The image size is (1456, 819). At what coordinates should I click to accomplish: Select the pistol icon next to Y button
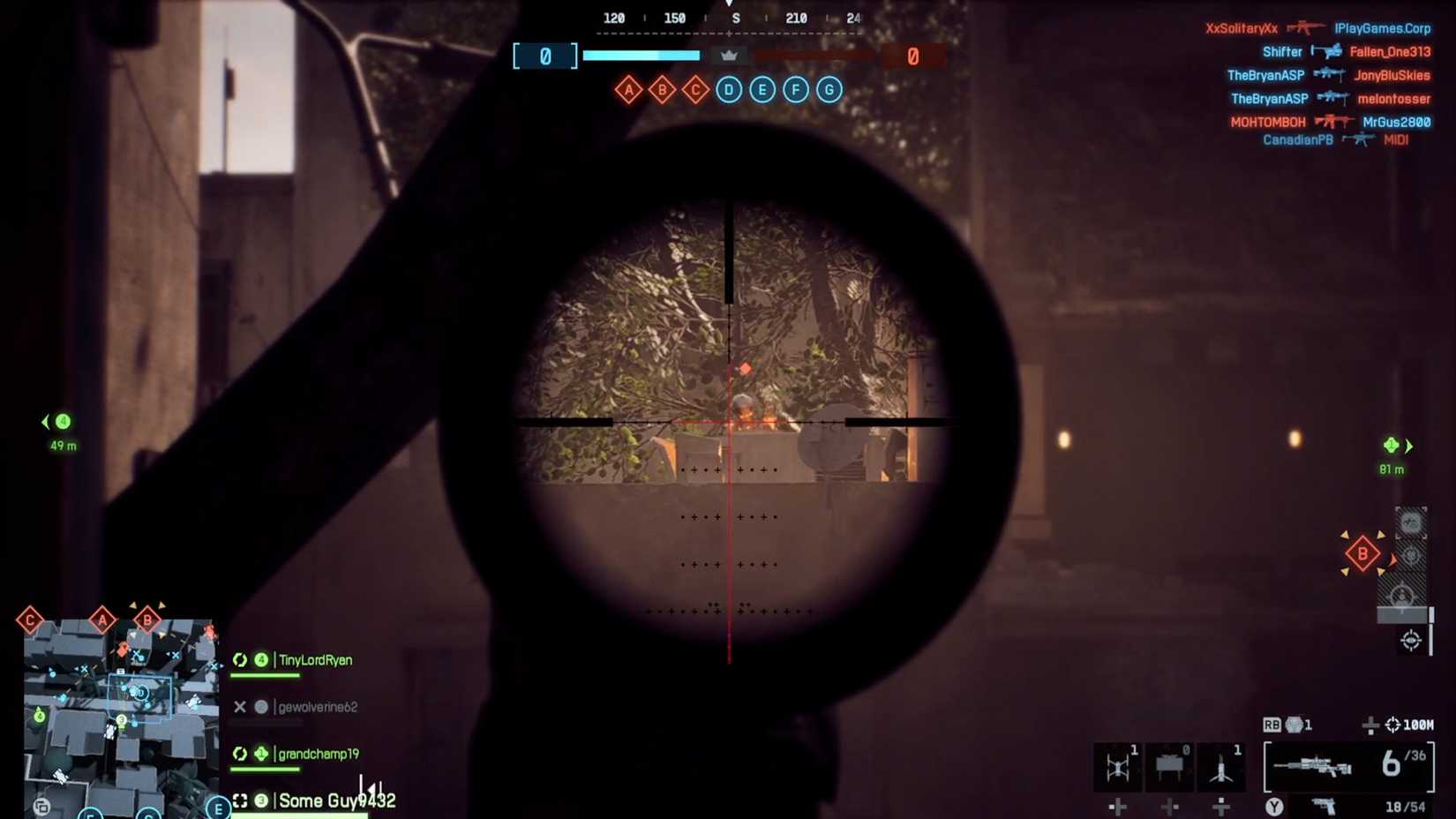pos(1325,805)
